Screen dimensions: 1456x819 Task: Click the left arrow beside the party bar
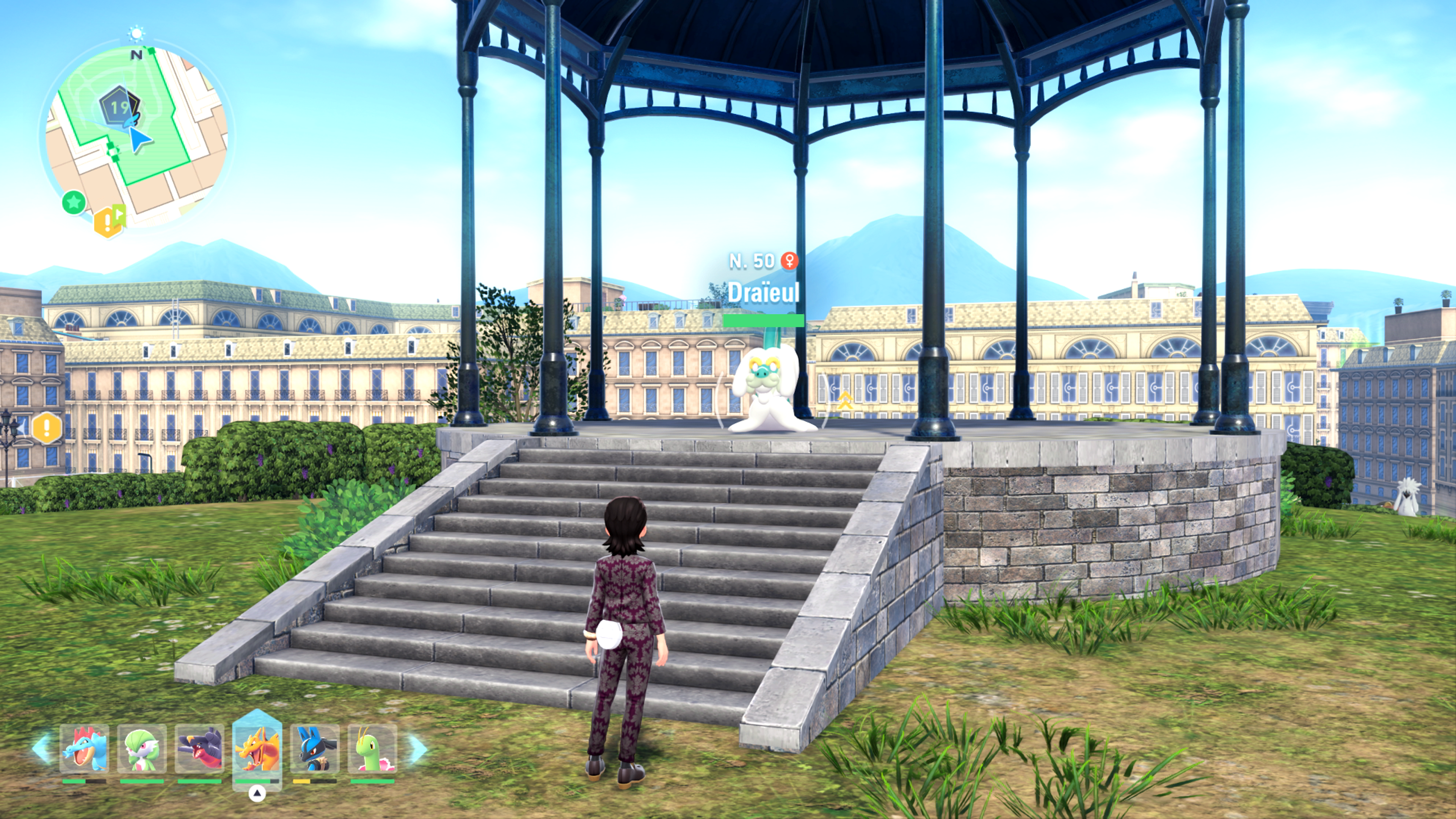coord(42,748)
